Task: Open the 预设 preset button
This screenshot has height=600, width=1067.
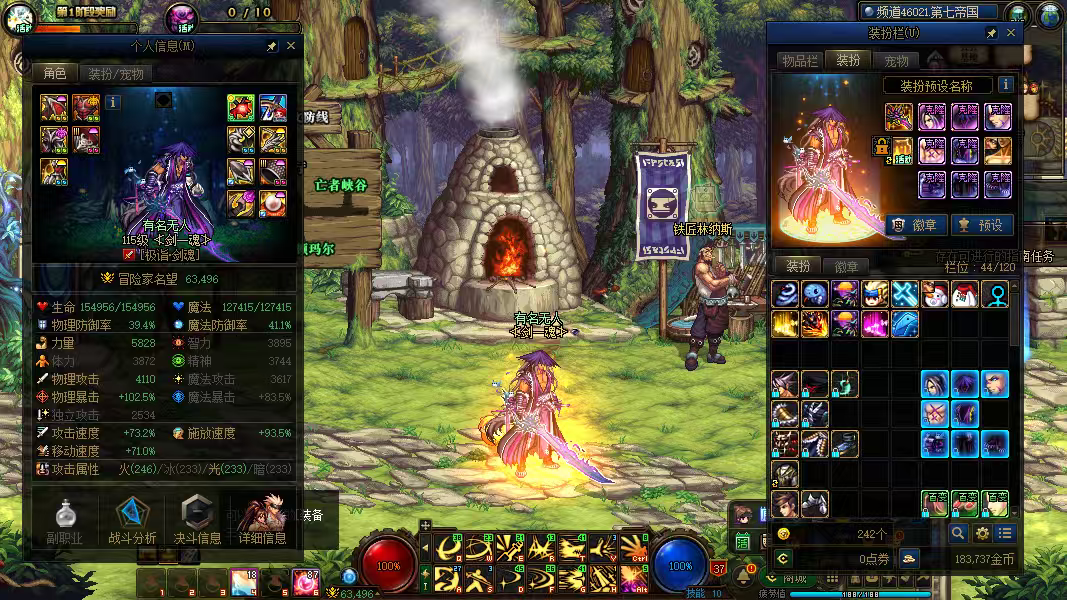Action: [979, 225]
